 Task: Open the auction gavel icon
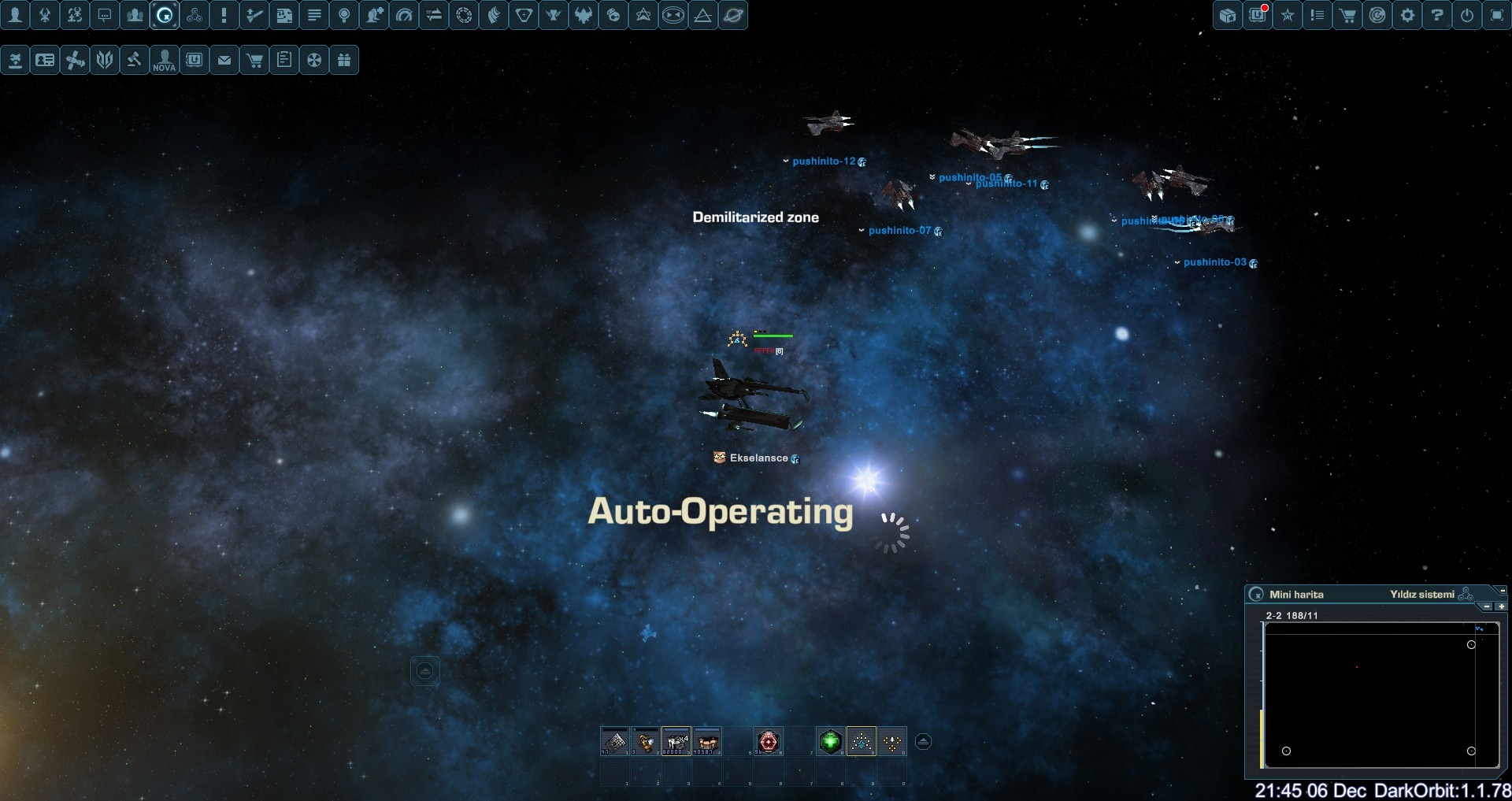pyautogui.click(x=135, y=60)
